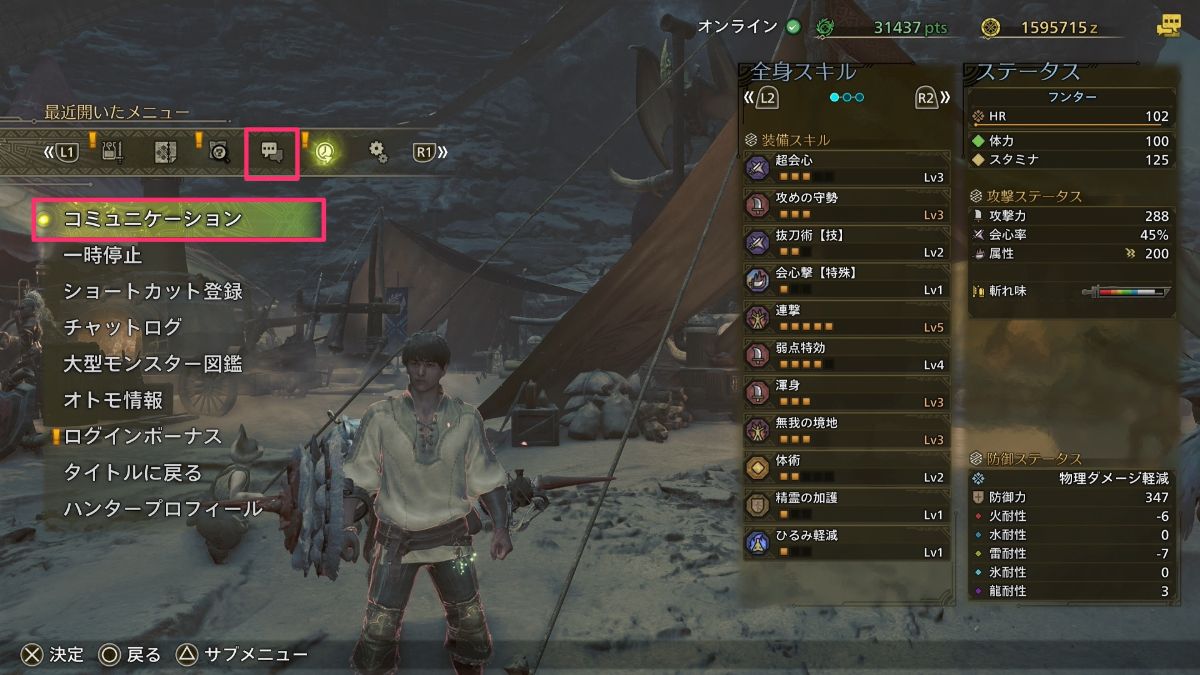1200x675 pixels.
Task: Select コミュニケーション menu entry
Action: [x=153, y=219]
